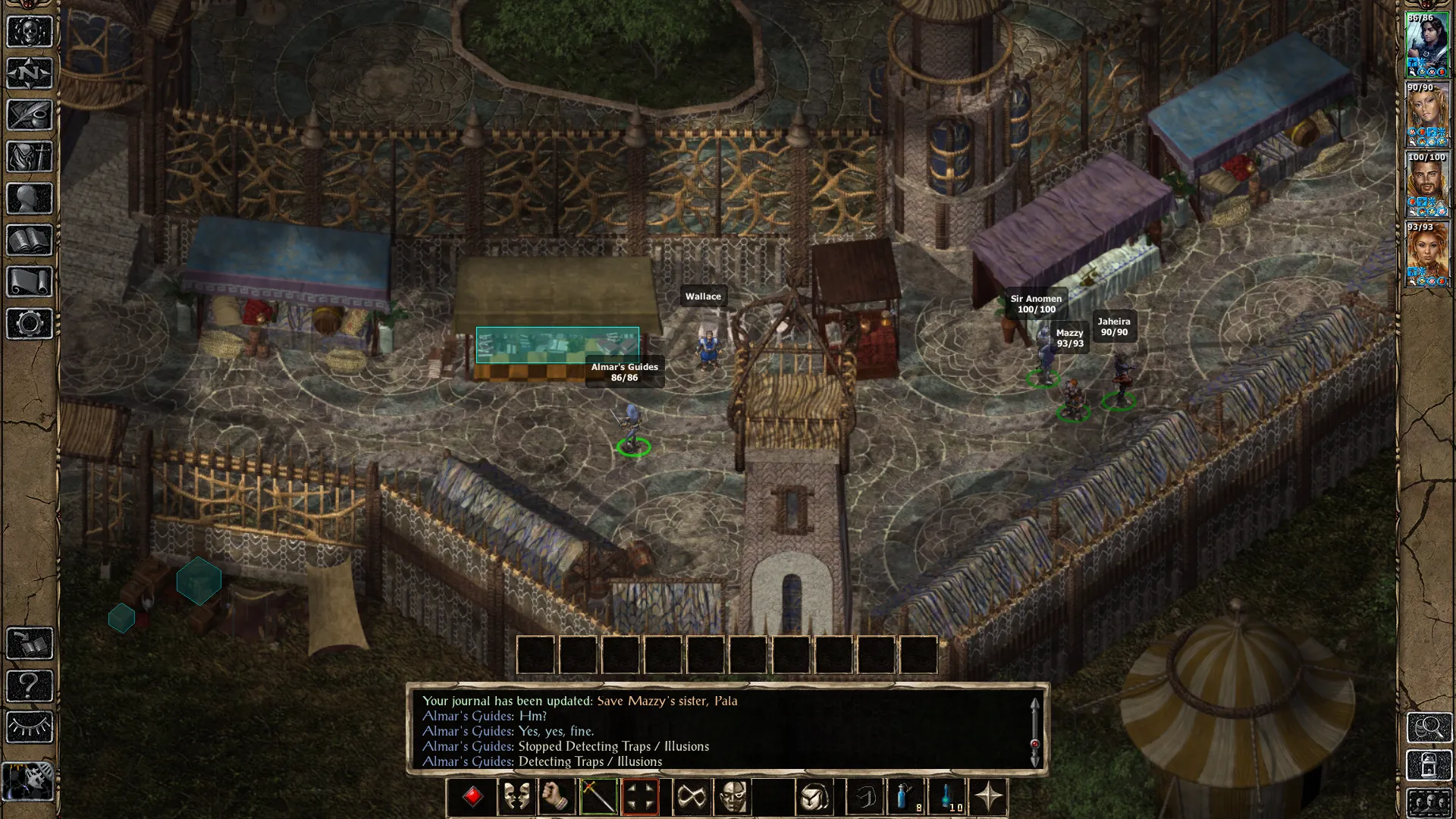
Task: Activate the red gem dialogue button
Action: point(473,797)
